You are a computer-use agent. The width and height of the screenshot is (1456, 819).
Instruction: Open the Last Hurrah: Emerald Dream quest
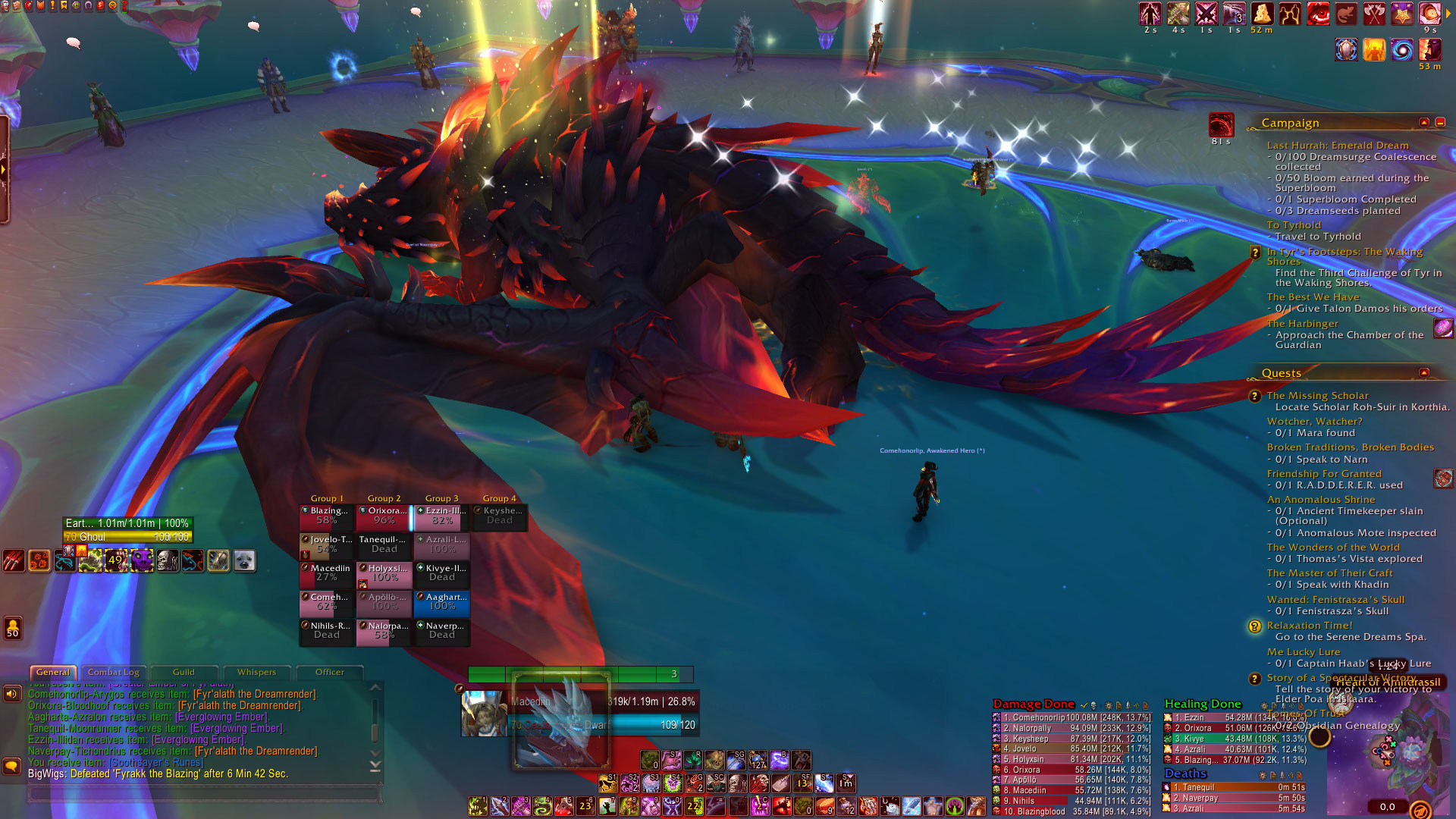click(1337, 146)
